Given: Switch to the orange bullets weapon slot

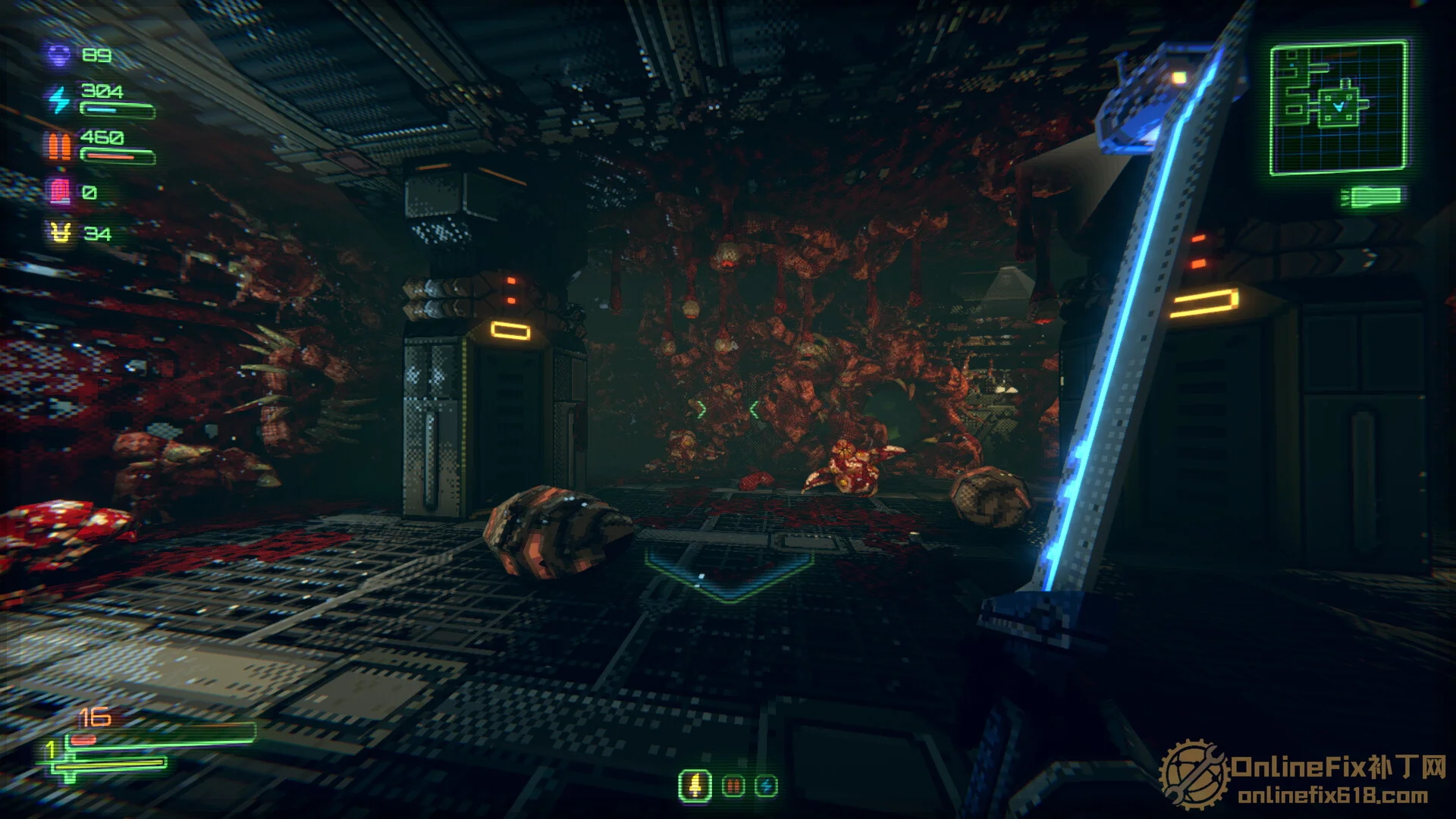Looking at the screenshot, I should 733,786.
